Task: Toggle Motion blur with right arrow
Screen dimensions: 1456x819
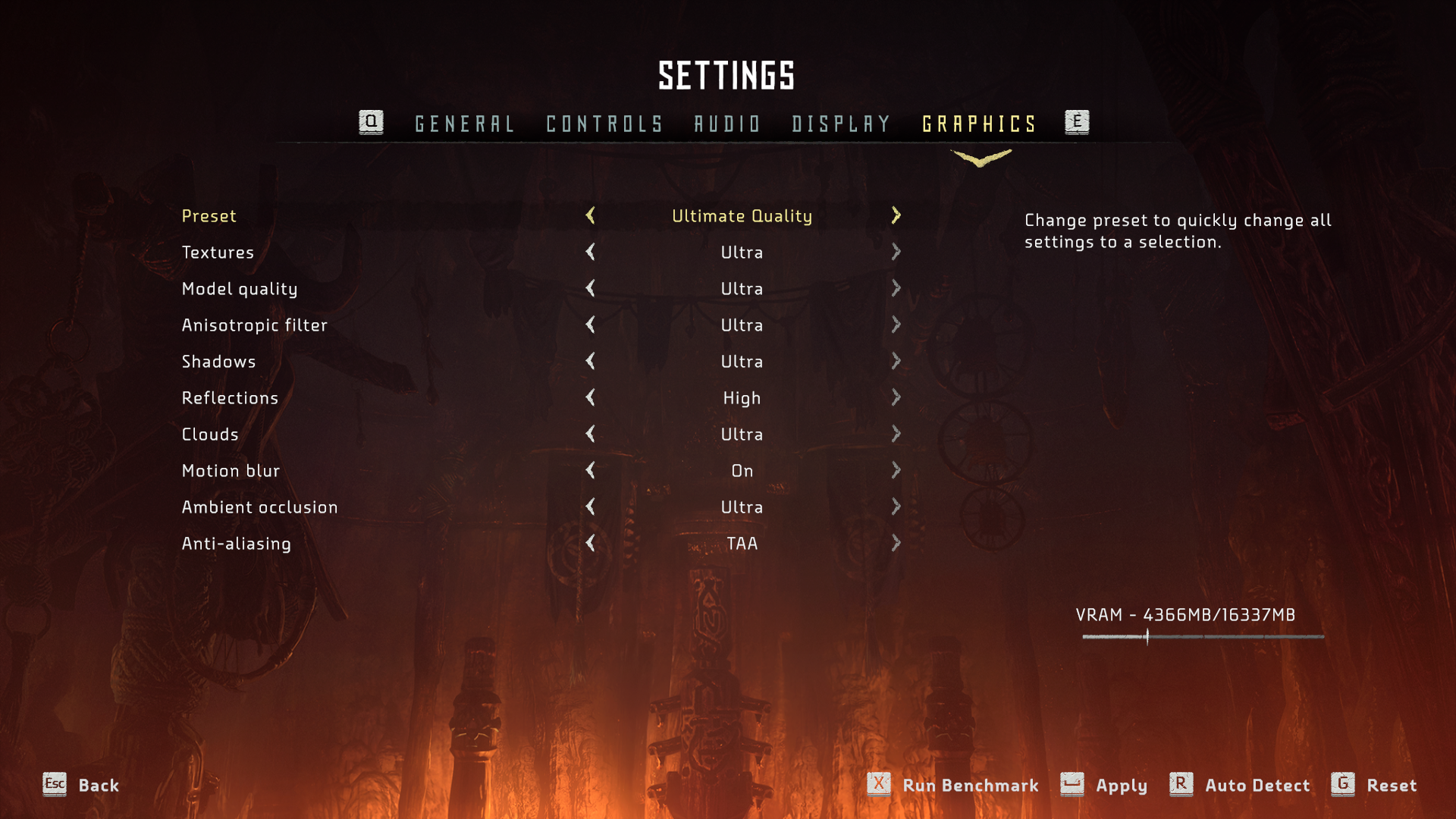Action: click(896, 471)
